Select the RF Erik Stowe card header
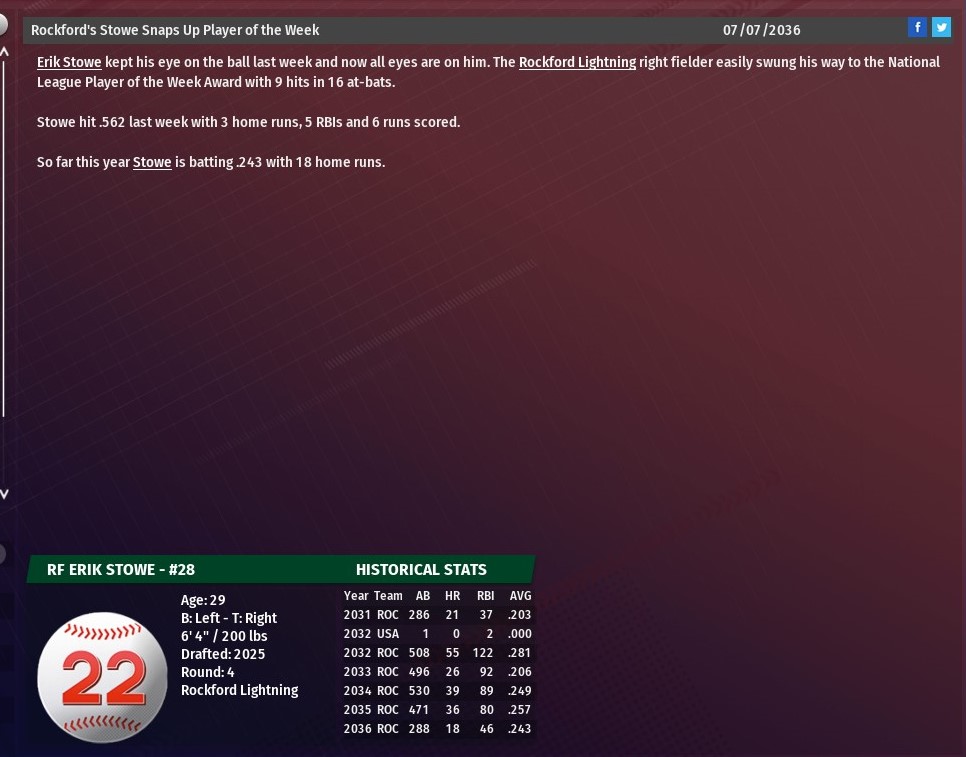Screen dimensions: 966x757 (121, 570)
